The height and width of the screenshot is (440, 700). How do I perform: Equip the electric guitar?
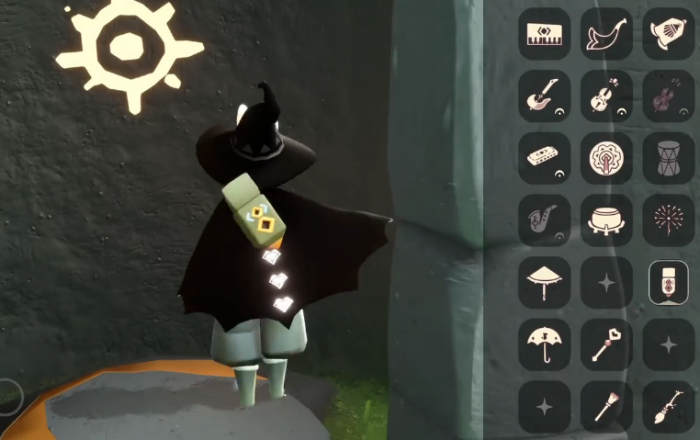pyautogui.click(x=544, y=96)
